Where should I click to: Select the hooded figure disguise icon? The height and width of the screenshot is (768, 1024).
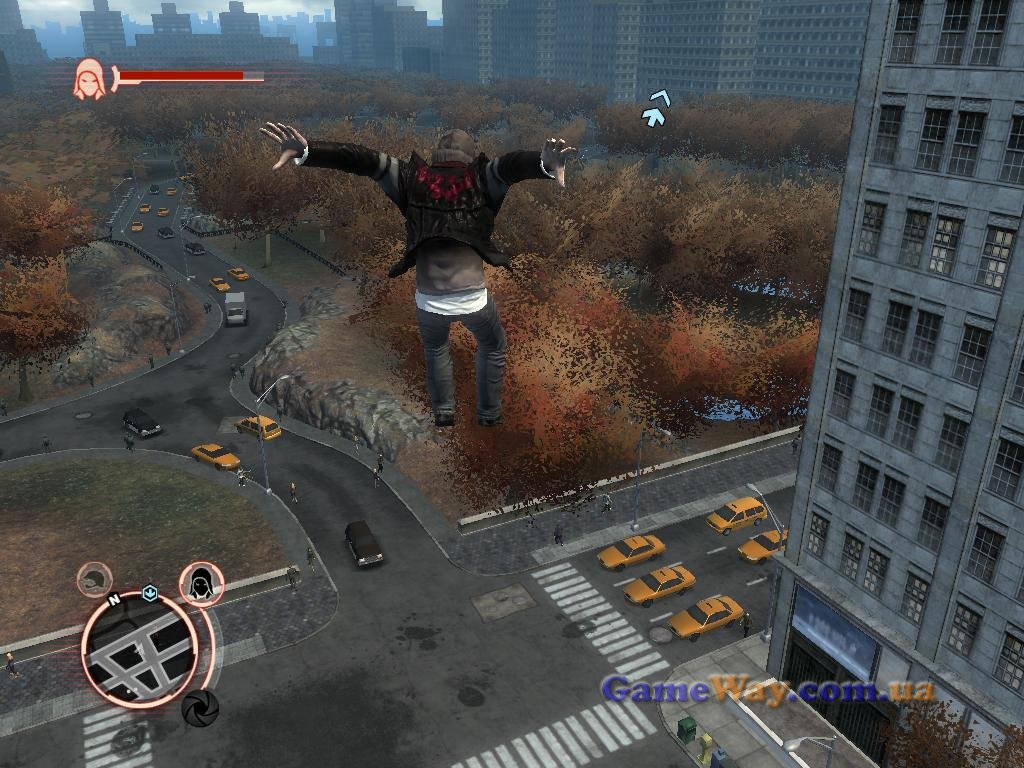(201, 583)
